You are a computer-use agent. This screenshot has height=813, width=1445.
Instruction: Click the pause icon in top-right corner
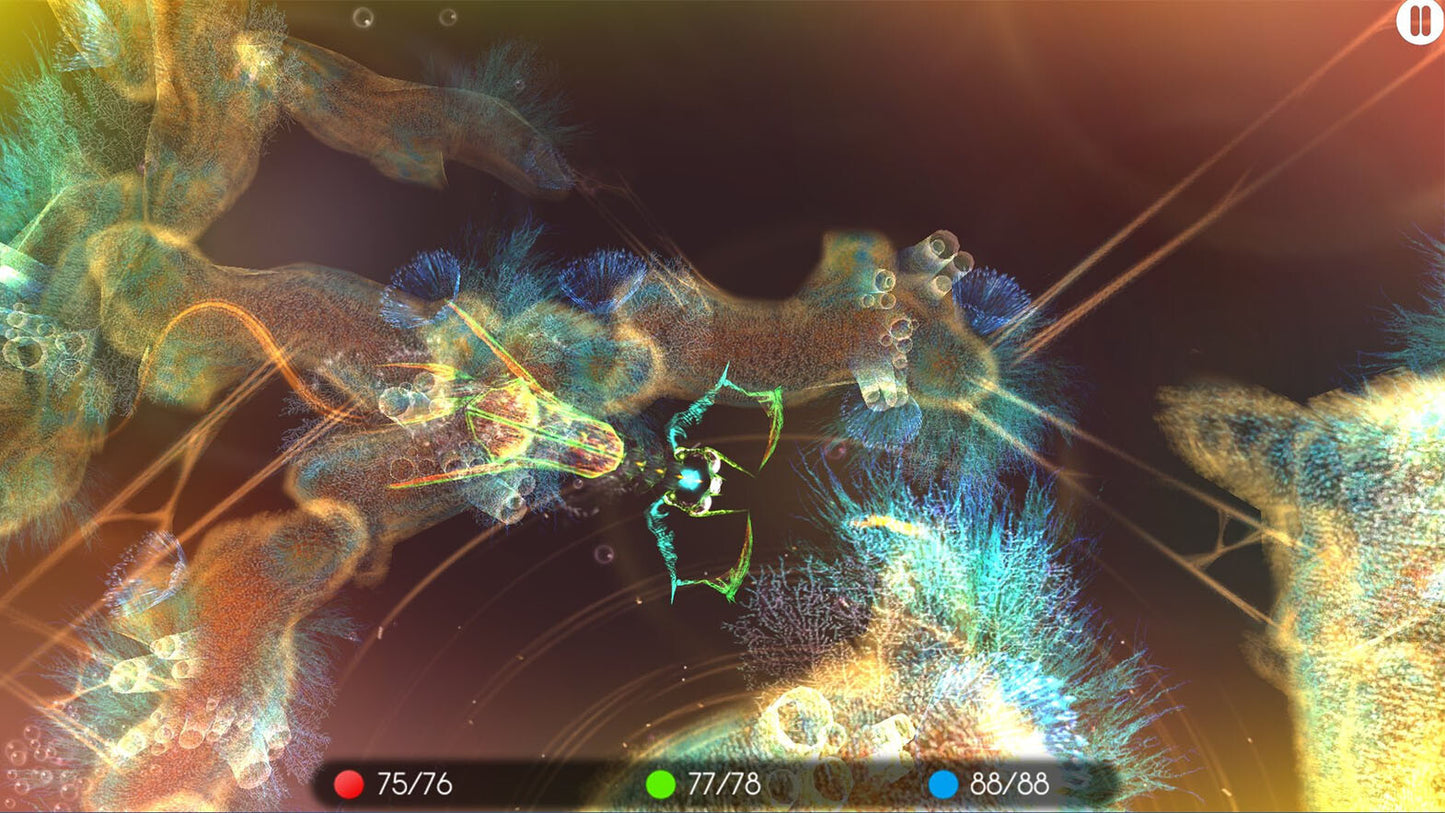[x=1418, y=22]
